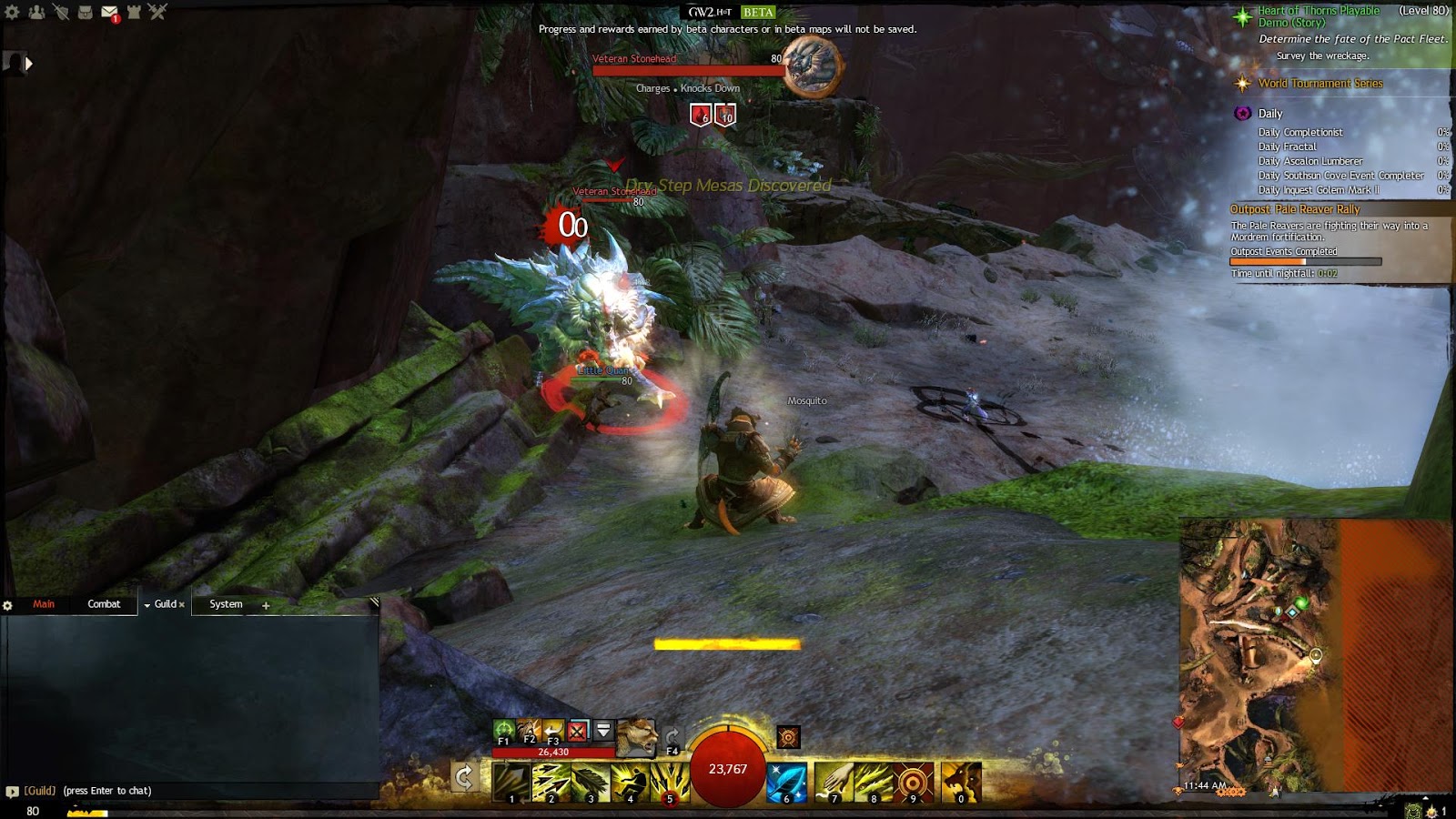Viewport: 1456px width, 819px height.
Task: Close the Guild chat tab
Action: (182, 604)
